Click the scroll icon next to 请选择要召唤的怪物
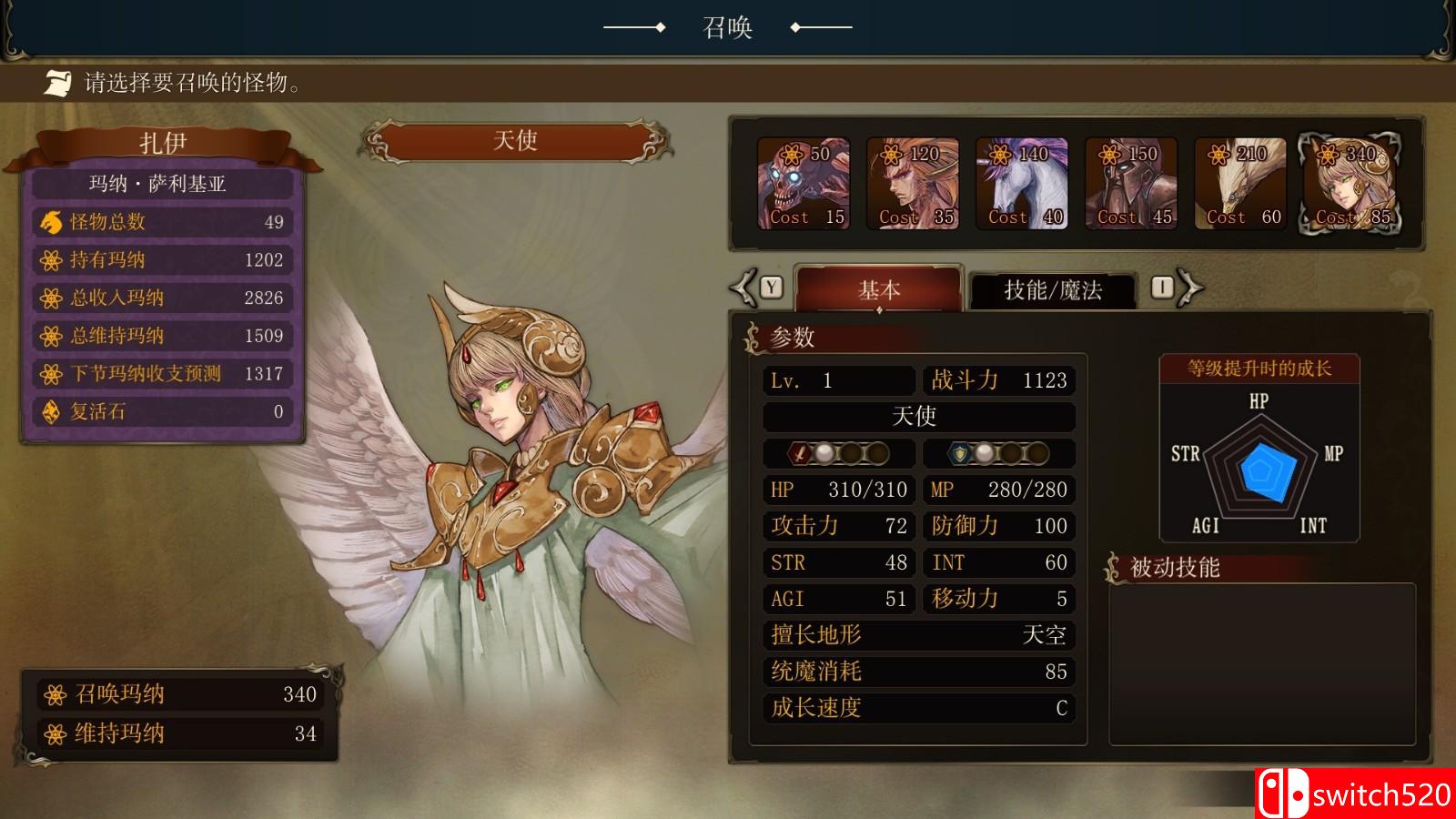Image resolution: width=1456 pixels, height=819 pixels. [56, 85]
